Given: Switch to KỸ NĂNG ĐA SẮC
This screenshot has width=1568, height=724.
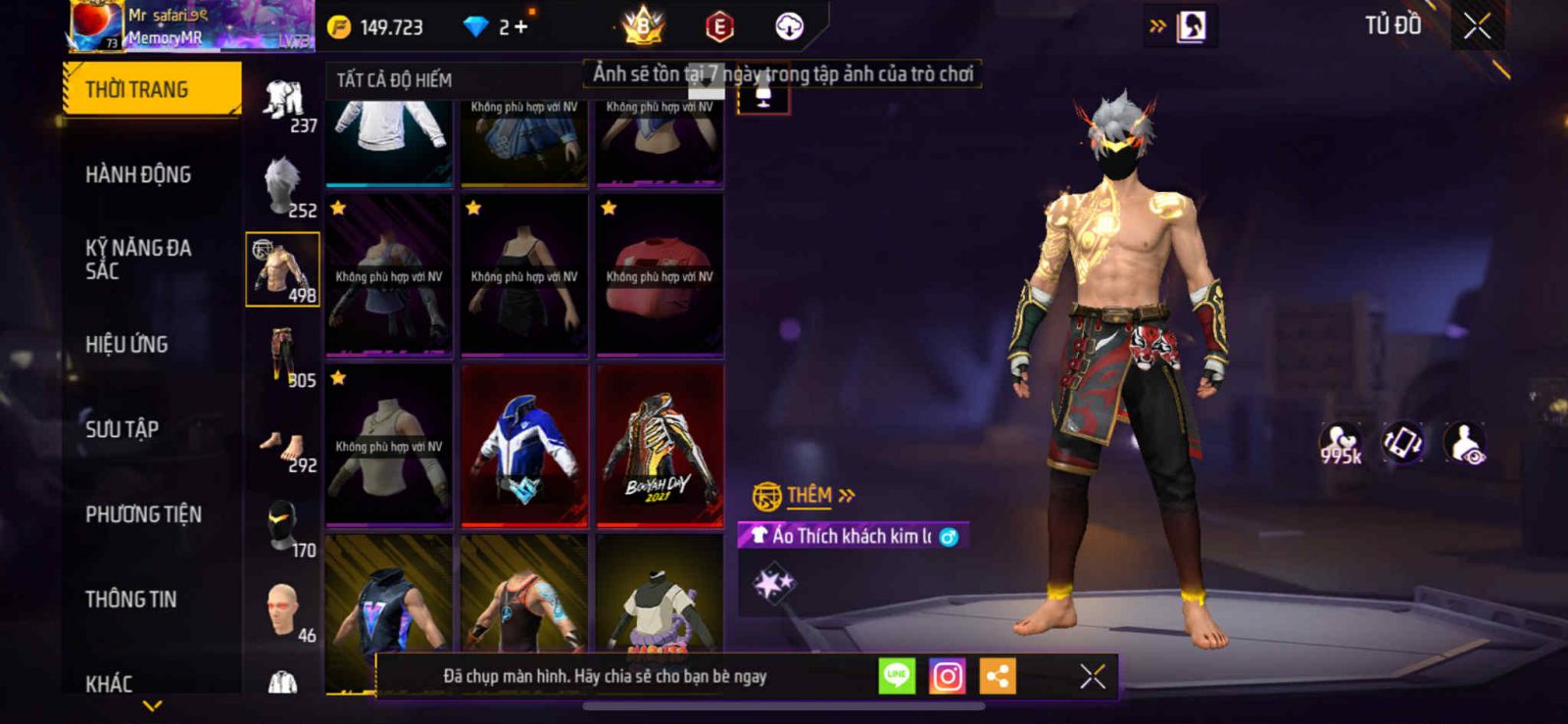Looking at the screenshot, I should coord(138,259).
